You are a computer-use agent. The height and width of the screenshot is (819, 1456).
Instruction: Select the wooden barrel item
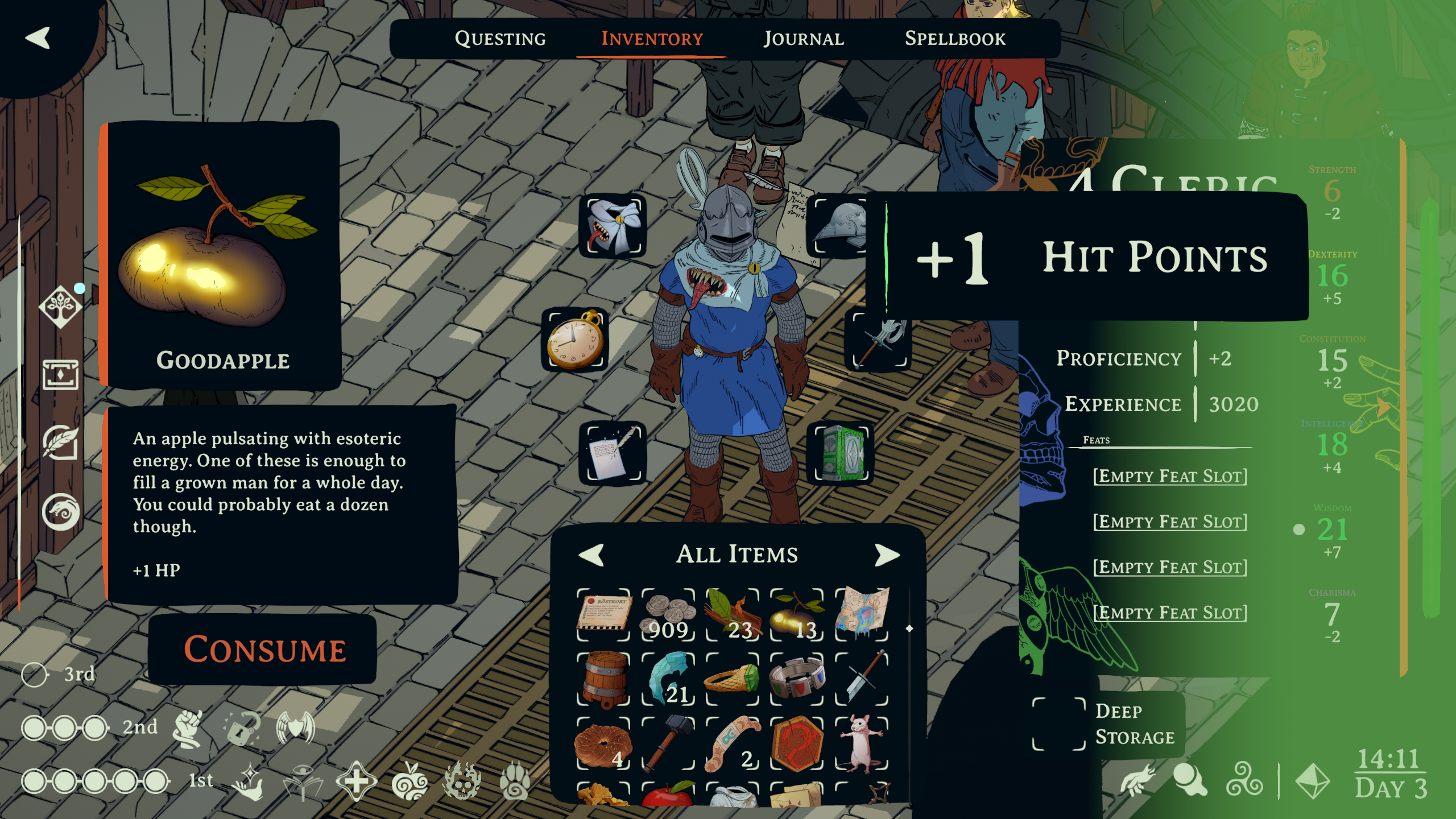coord(604,679)
